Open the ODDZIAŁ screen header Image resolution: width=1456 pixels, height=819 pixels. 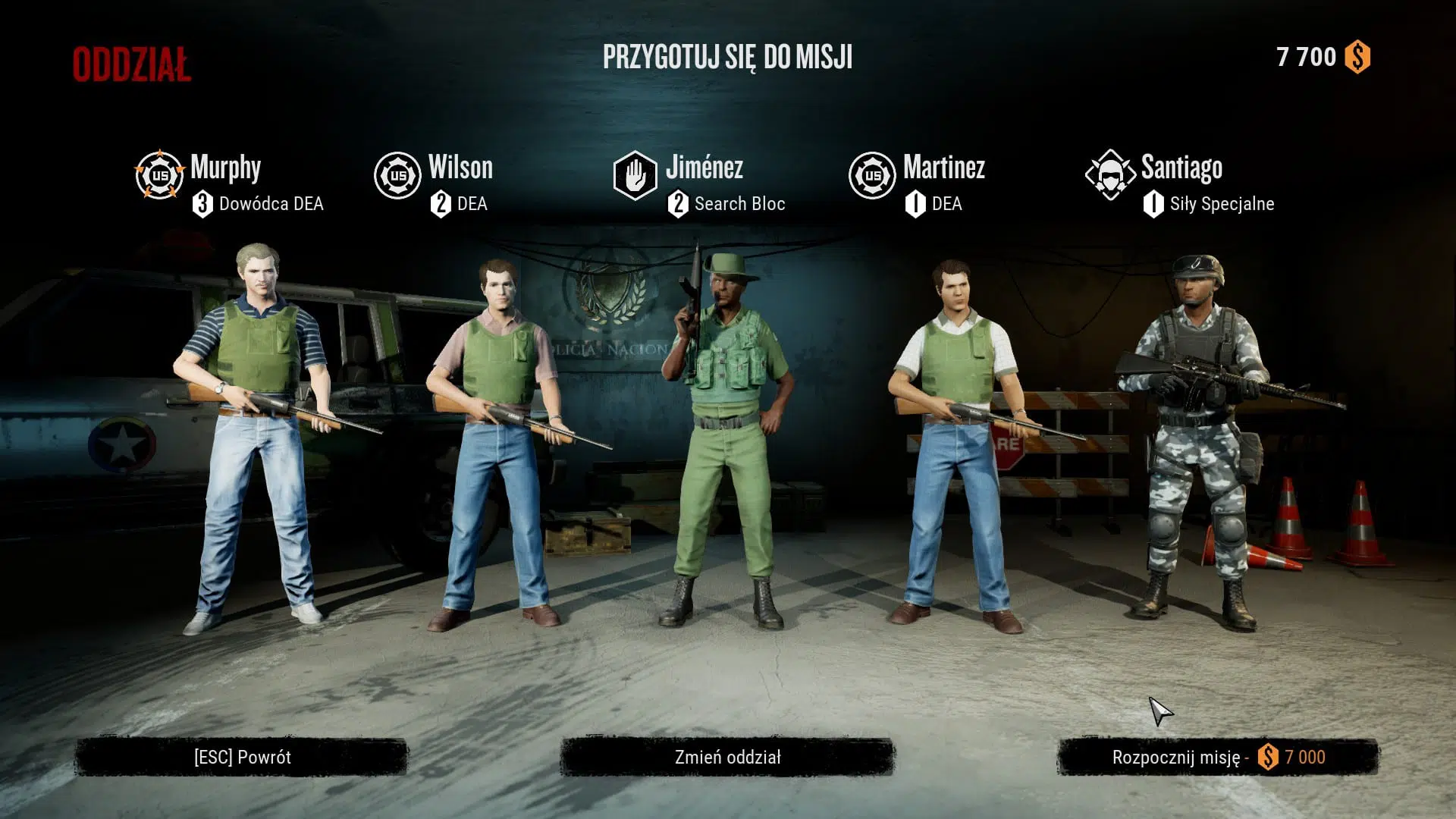[x=130, y=63]
